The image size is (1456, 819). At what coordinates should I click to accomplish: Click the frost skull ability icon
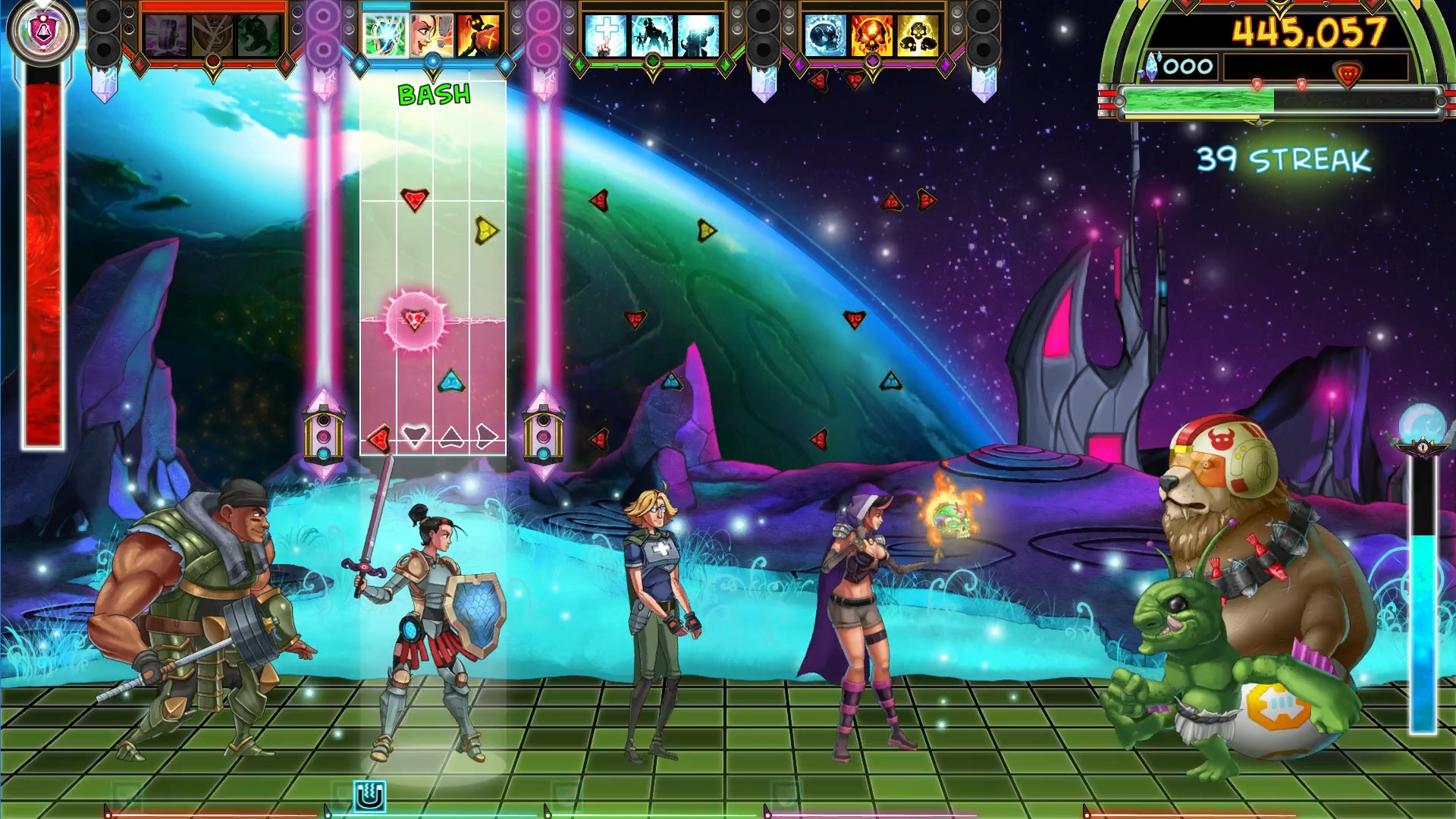tap(824, 35)
